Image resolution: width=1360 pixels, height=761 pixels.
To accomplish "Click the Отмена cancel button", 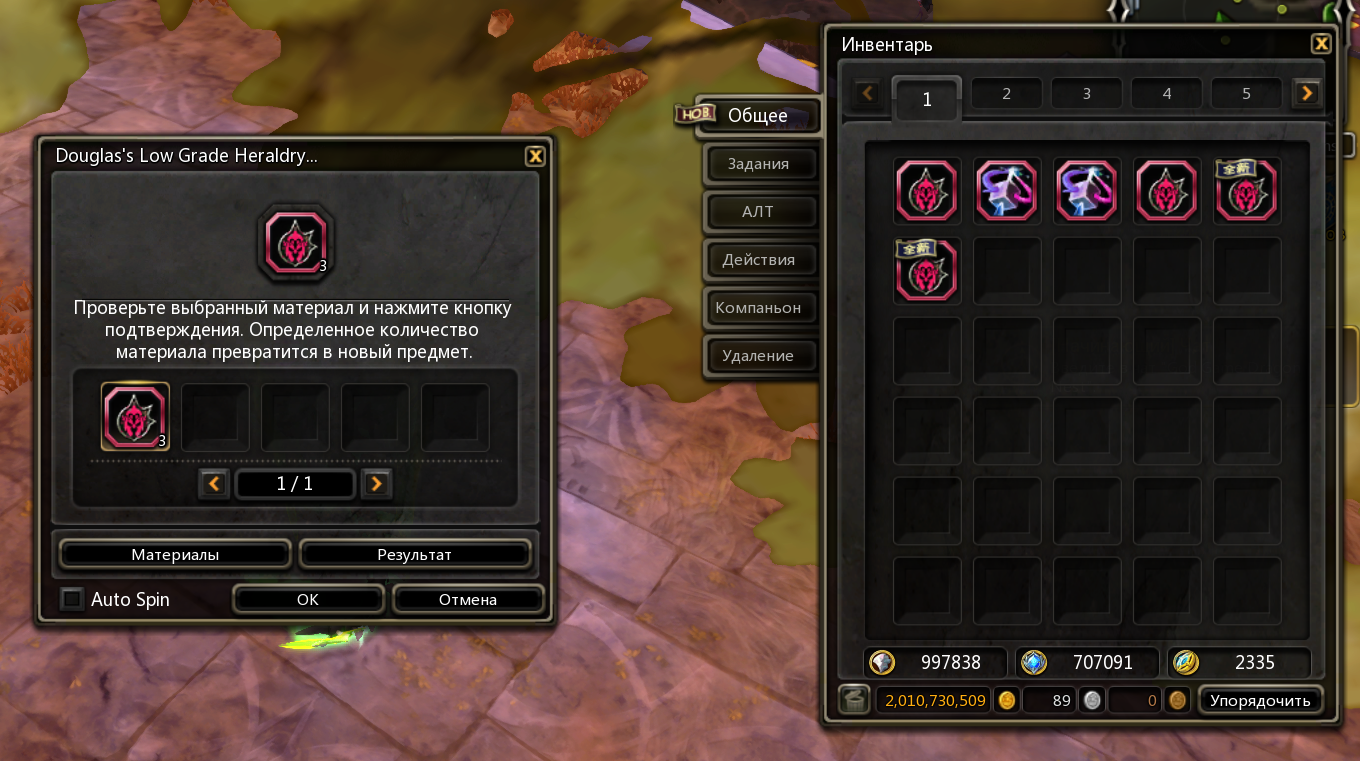I will 468,600.
